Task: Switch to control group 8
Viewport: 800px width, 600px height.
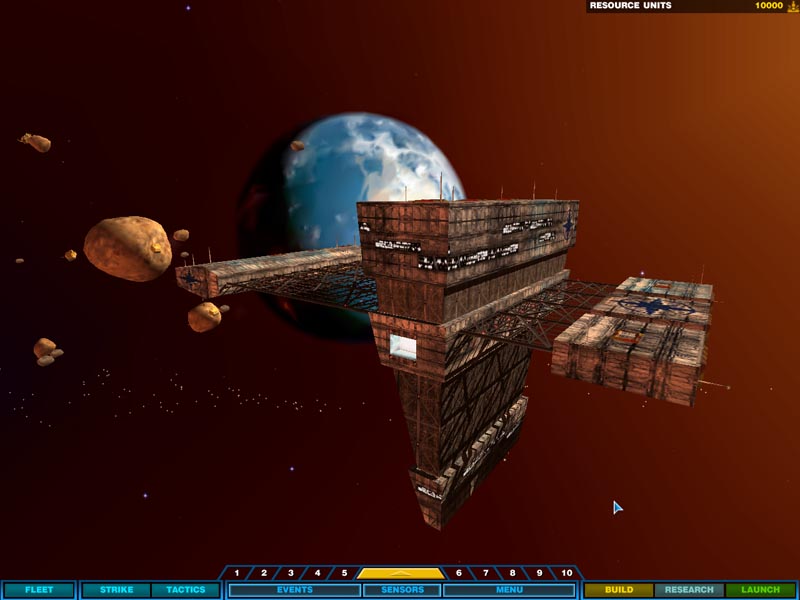Action: (x=513, y=573)
